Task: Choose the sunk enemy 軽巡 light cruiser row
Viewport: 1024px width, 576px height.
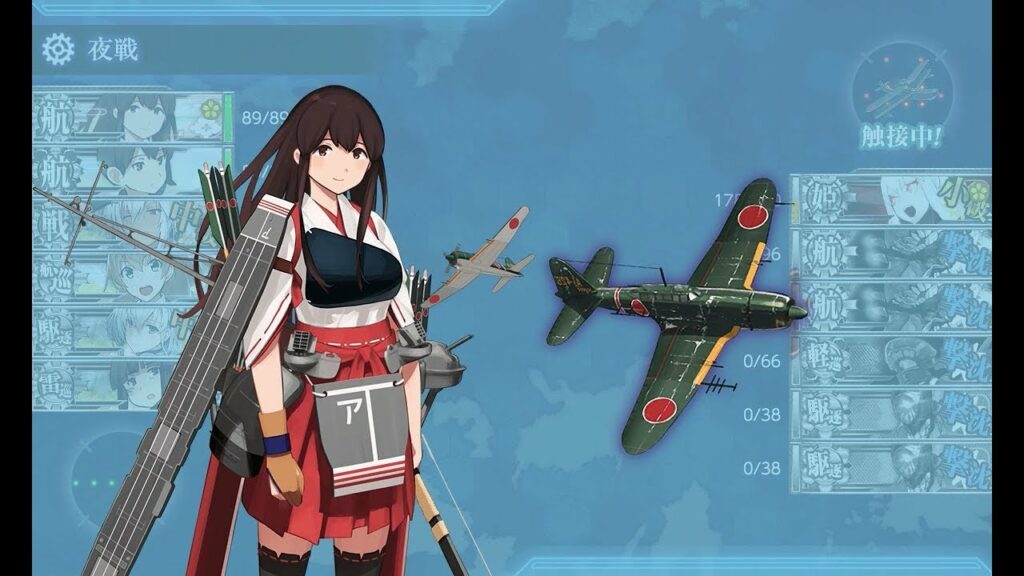Action: point(889,361)
